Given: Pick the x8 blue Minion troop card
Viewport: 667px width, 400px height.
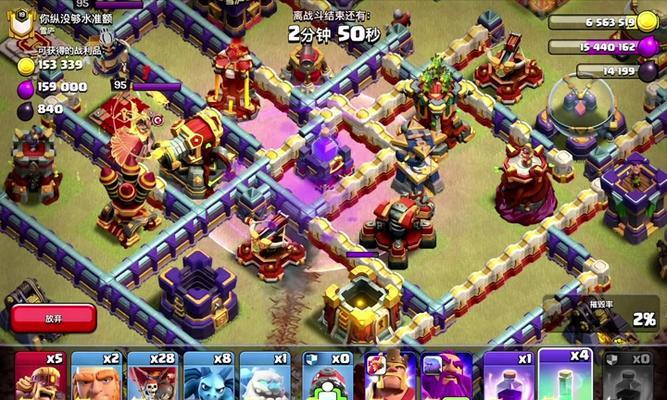Looking at the screenshot, I should (x=209, y=376).
